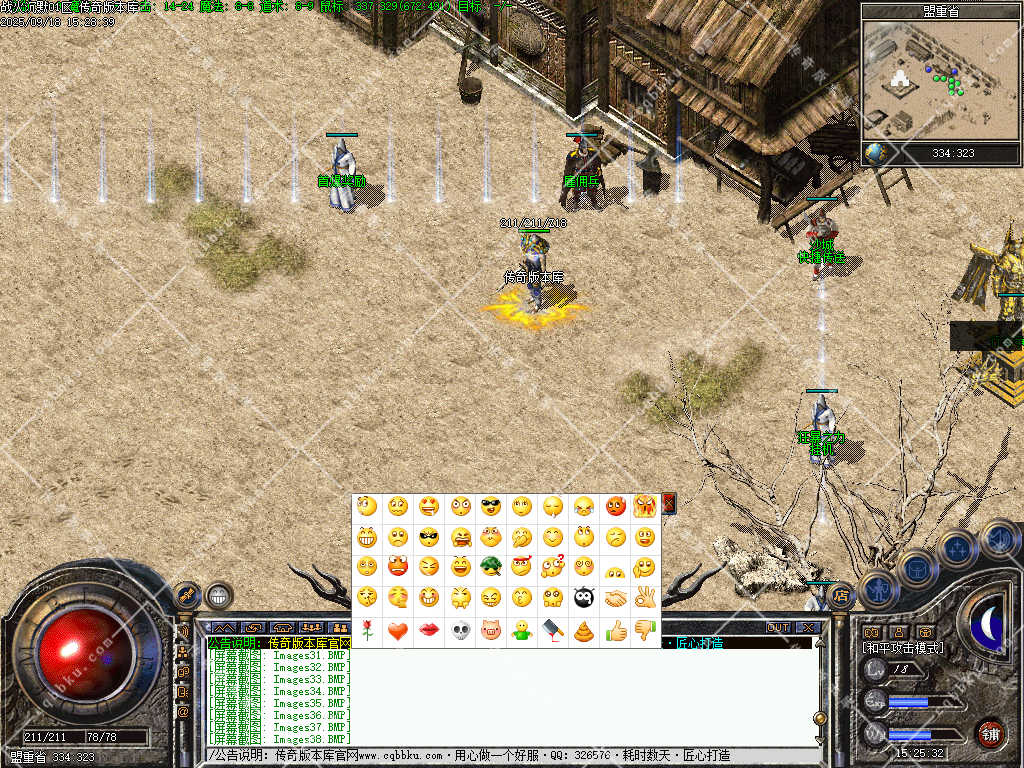
Task: Open the round emoji face button
Action: (218, 596)
